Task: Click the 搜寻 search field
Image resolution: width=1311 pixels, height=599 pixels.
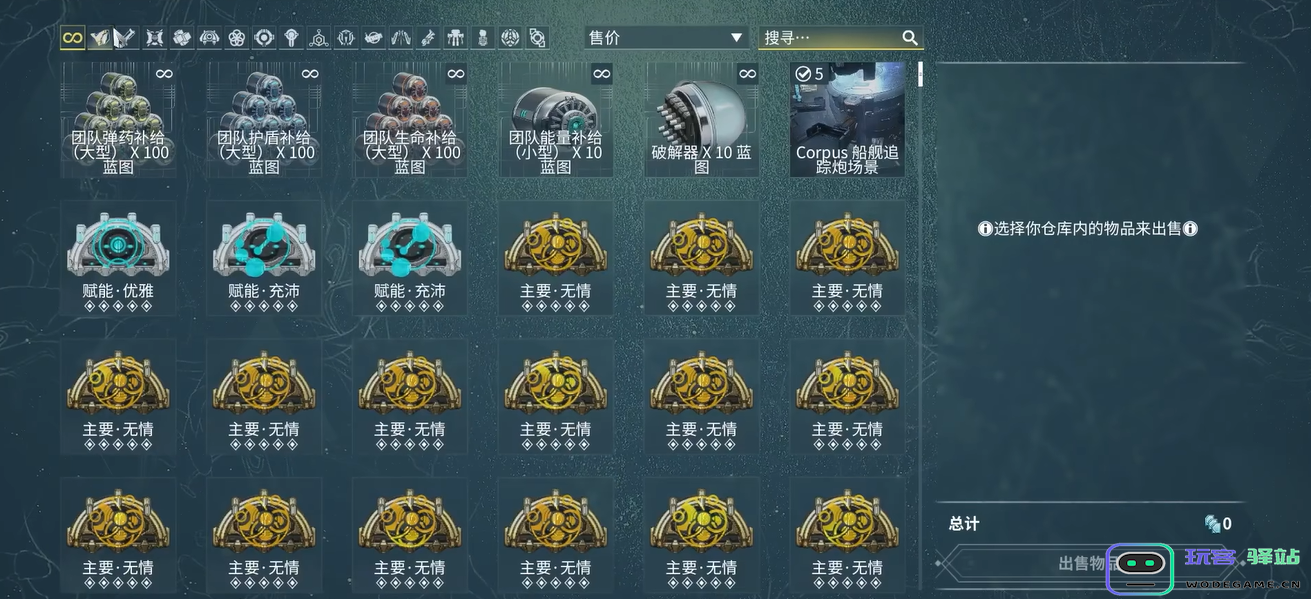Action: coord(830,38)
